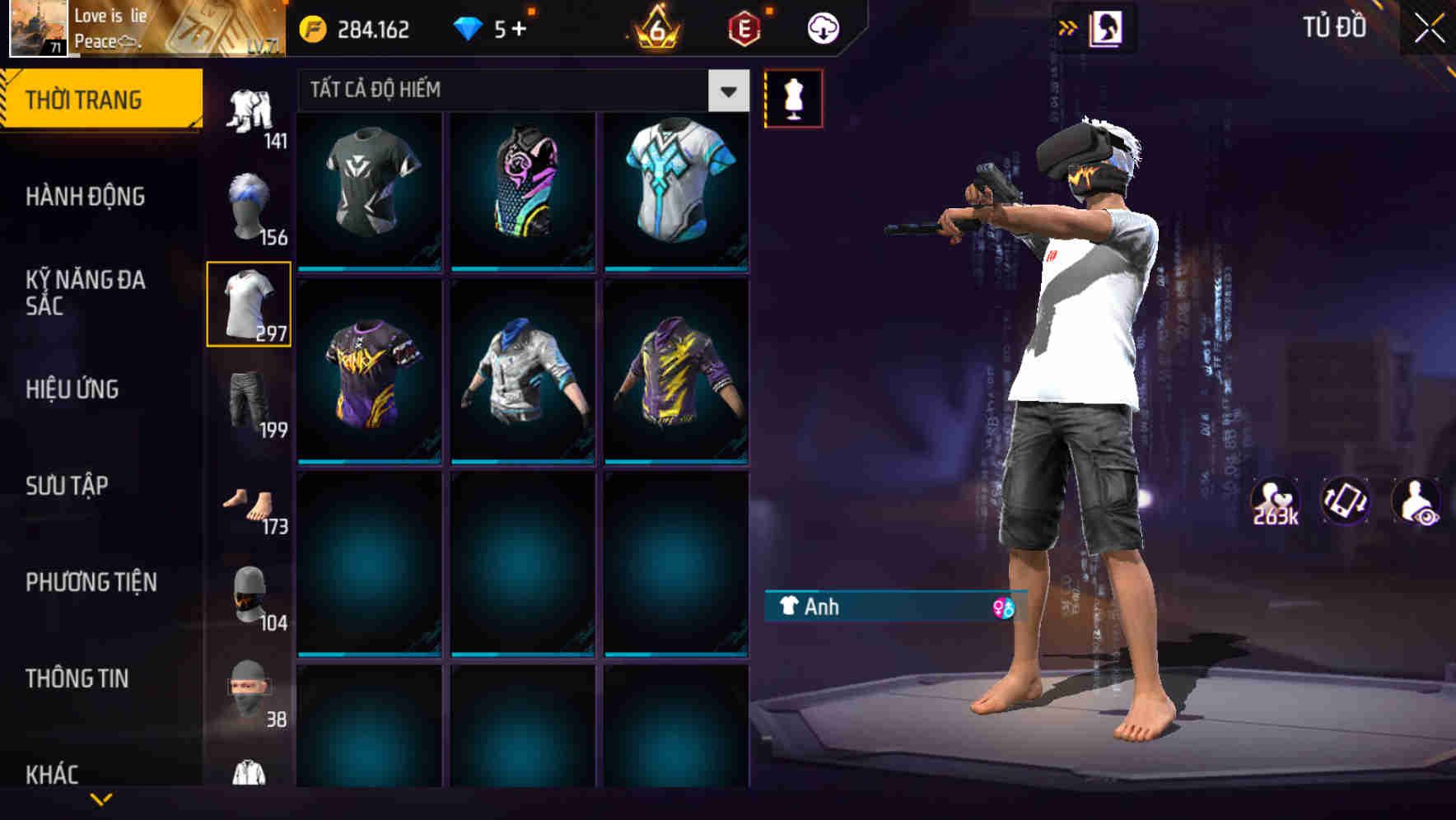Screen dimensions: 1456x820
Task: Toggle the mannequin display icon
Action: tap(793, 97)
